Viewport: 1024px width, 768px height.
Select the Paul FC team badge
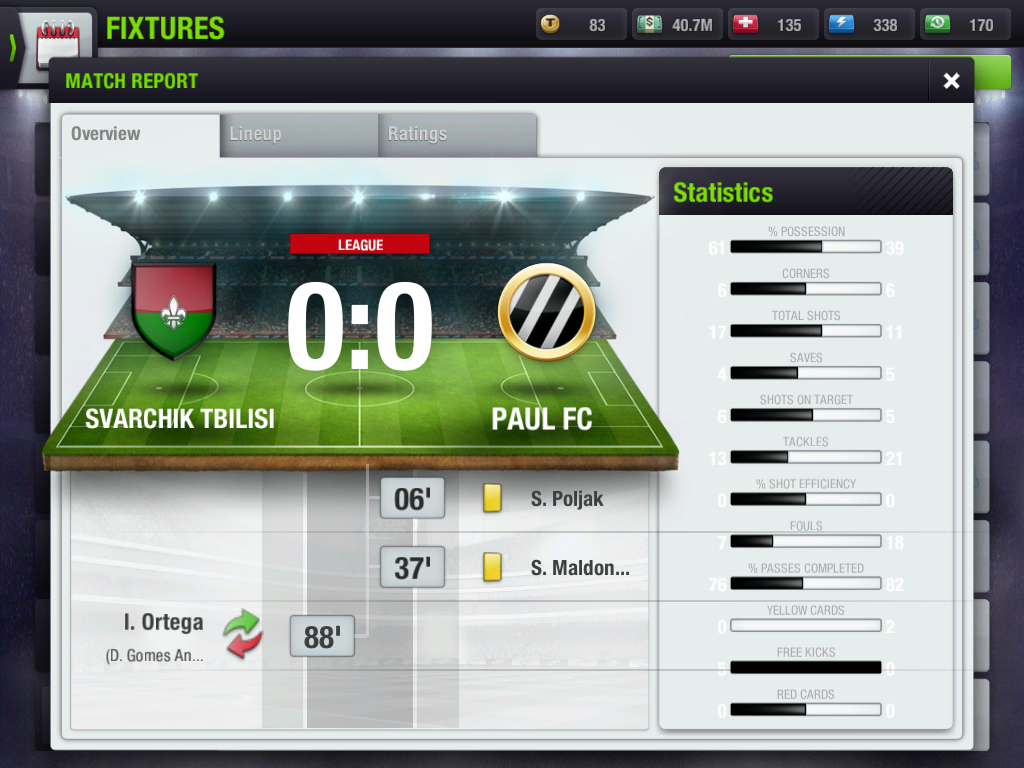(x=546, y=312)
